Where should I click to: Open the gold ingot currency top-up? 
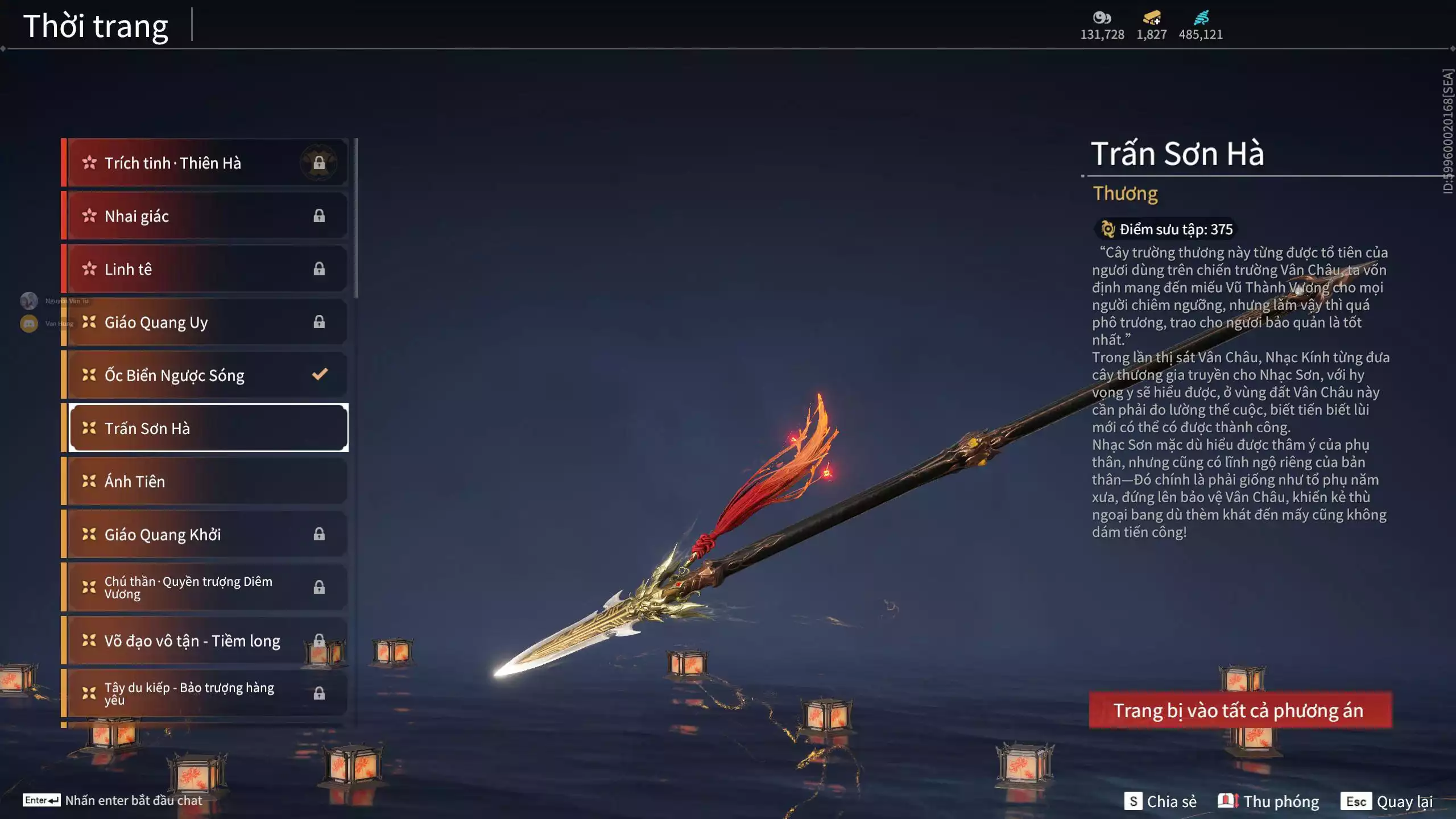[1152, 19]
